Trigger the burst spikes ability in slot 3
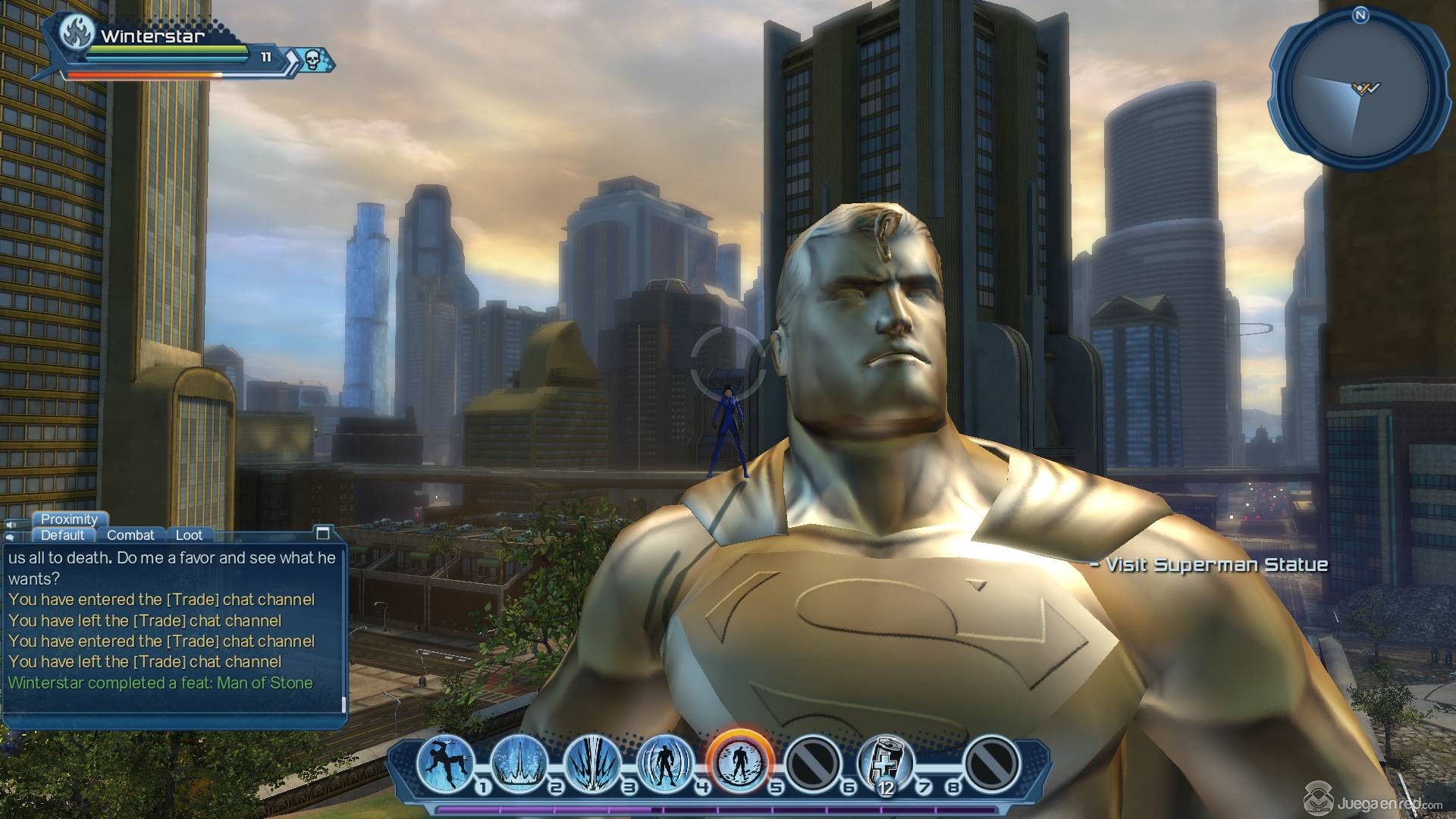Image resolution: width=1456 pixels, height=819 pixels. (x=592, y=761)
